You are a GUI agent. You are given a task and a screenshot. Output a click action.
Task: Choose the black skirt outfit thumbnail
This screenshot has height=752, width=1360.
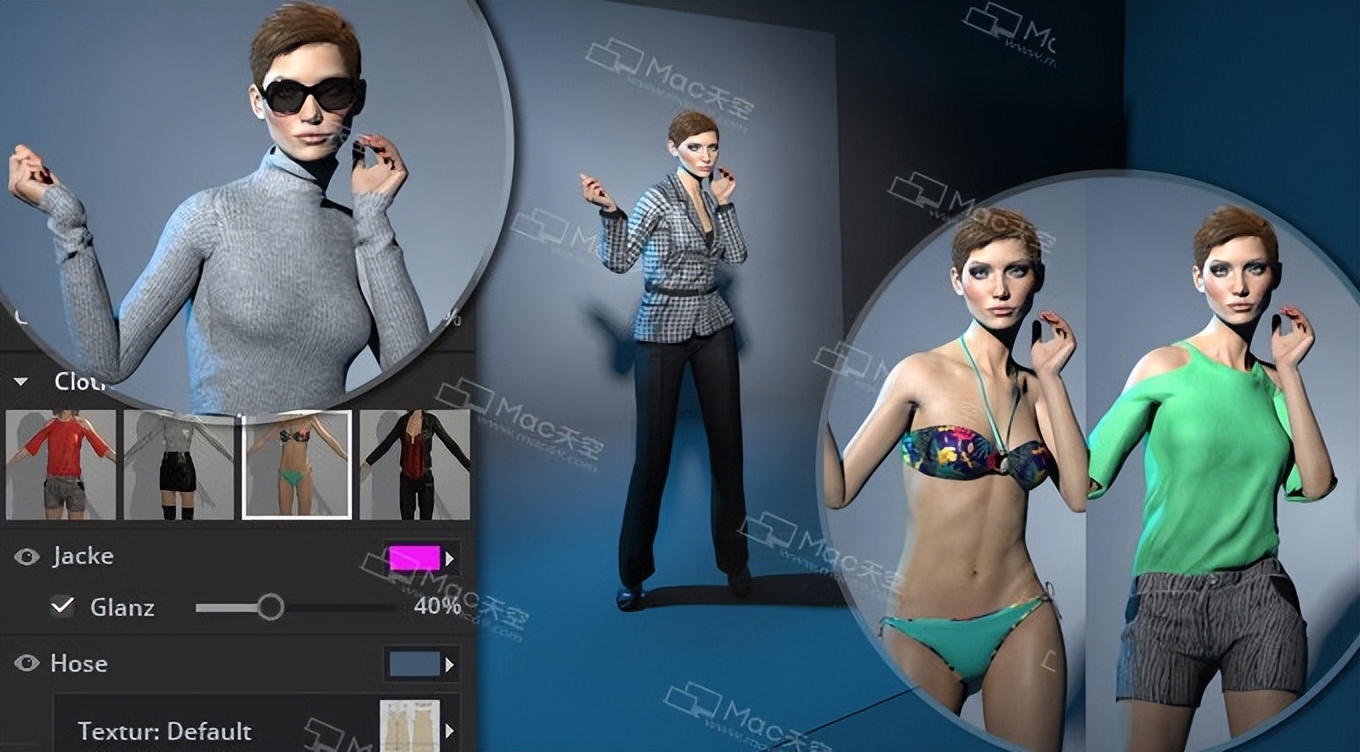tap(179, 464)
